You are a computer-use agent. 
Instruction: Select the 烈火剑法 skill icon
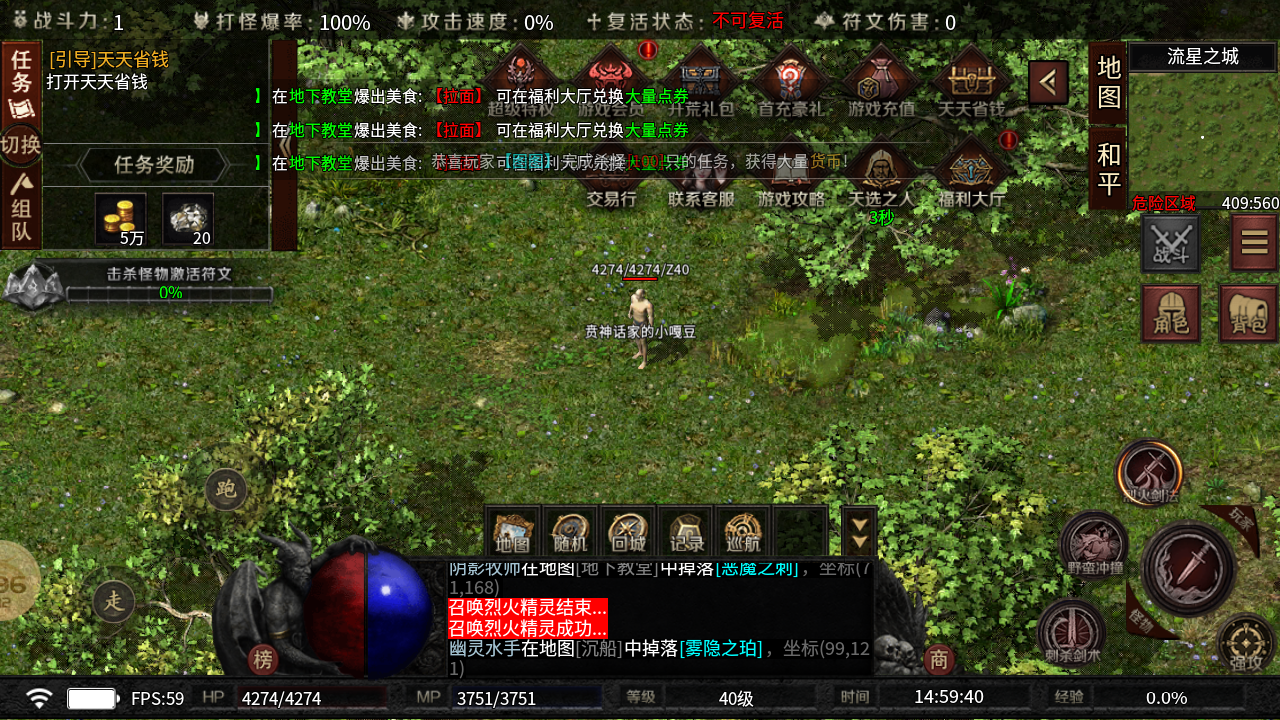point(1148,473)
